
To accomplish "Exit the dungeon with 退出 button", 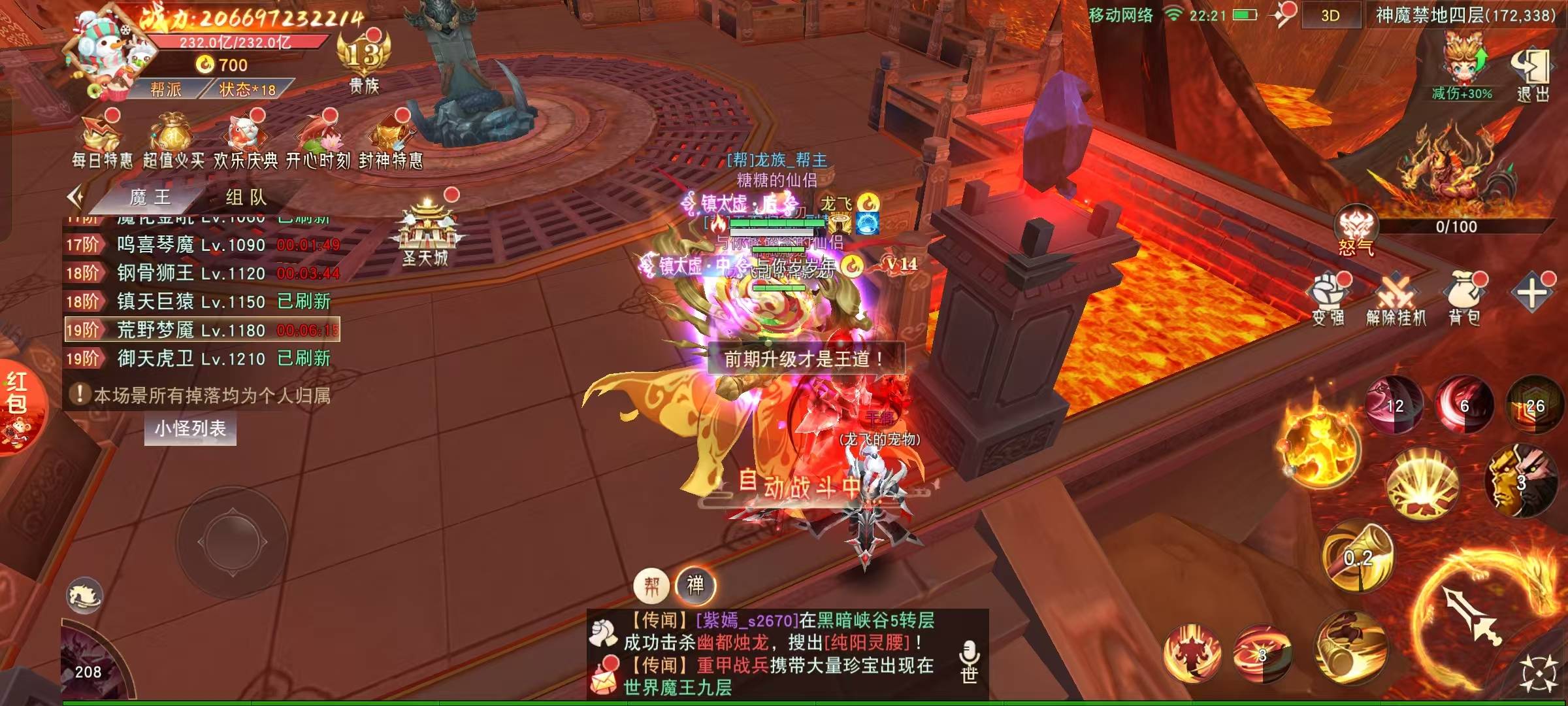I will coord(1531,74).
